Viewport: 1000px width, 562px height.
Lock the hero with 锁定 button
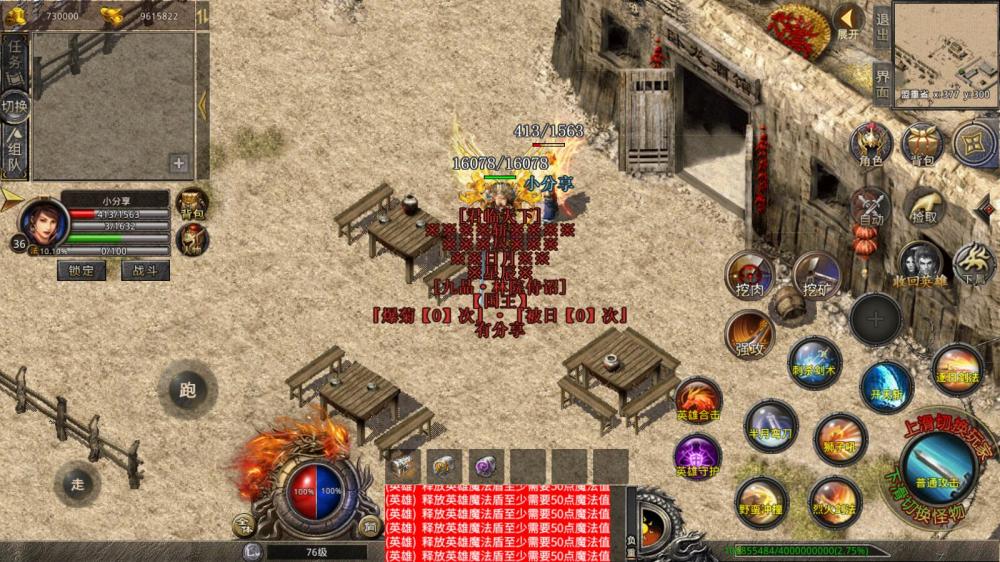pyautogui.click(x=81, y=270)
